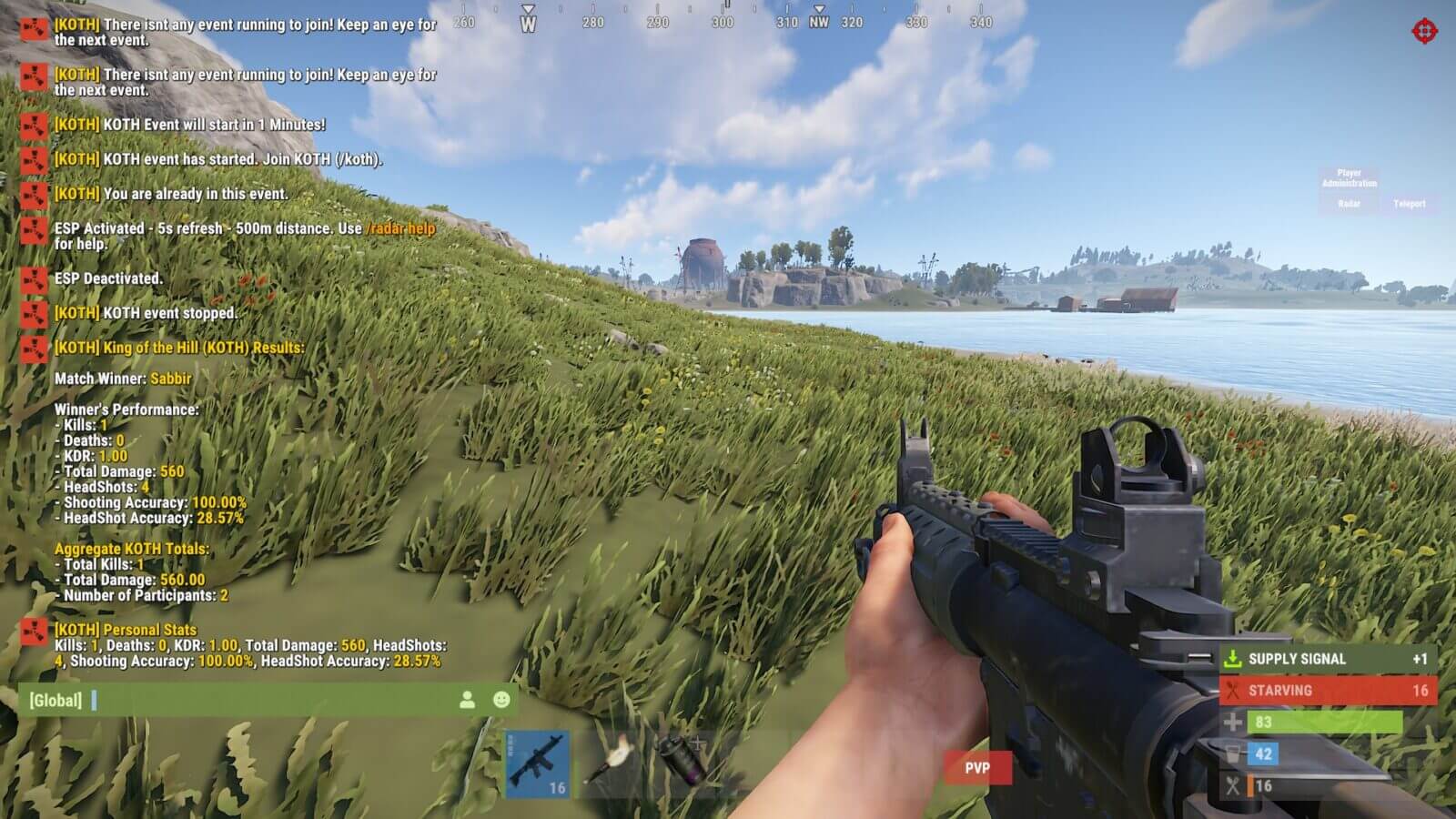Select the assault rifle hotbar slot
This screenshot has height=819, width=1456.
click(538, 764)
